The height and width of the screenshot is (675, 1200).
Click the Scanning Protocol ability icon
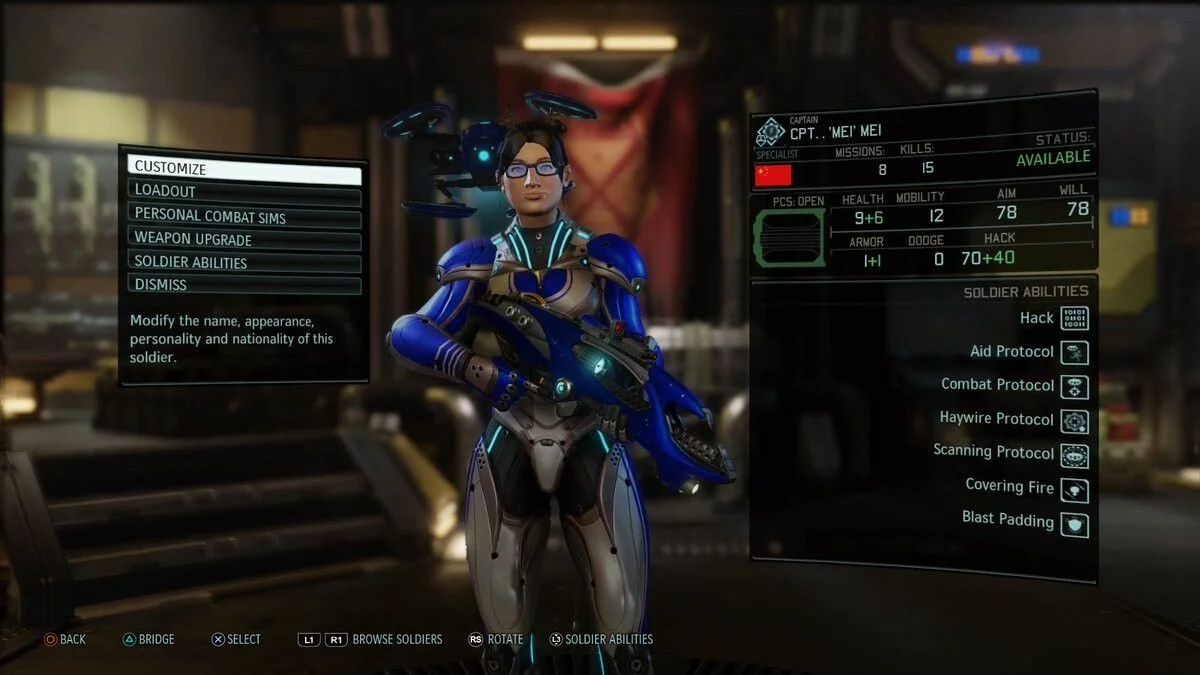[1074, 455]
